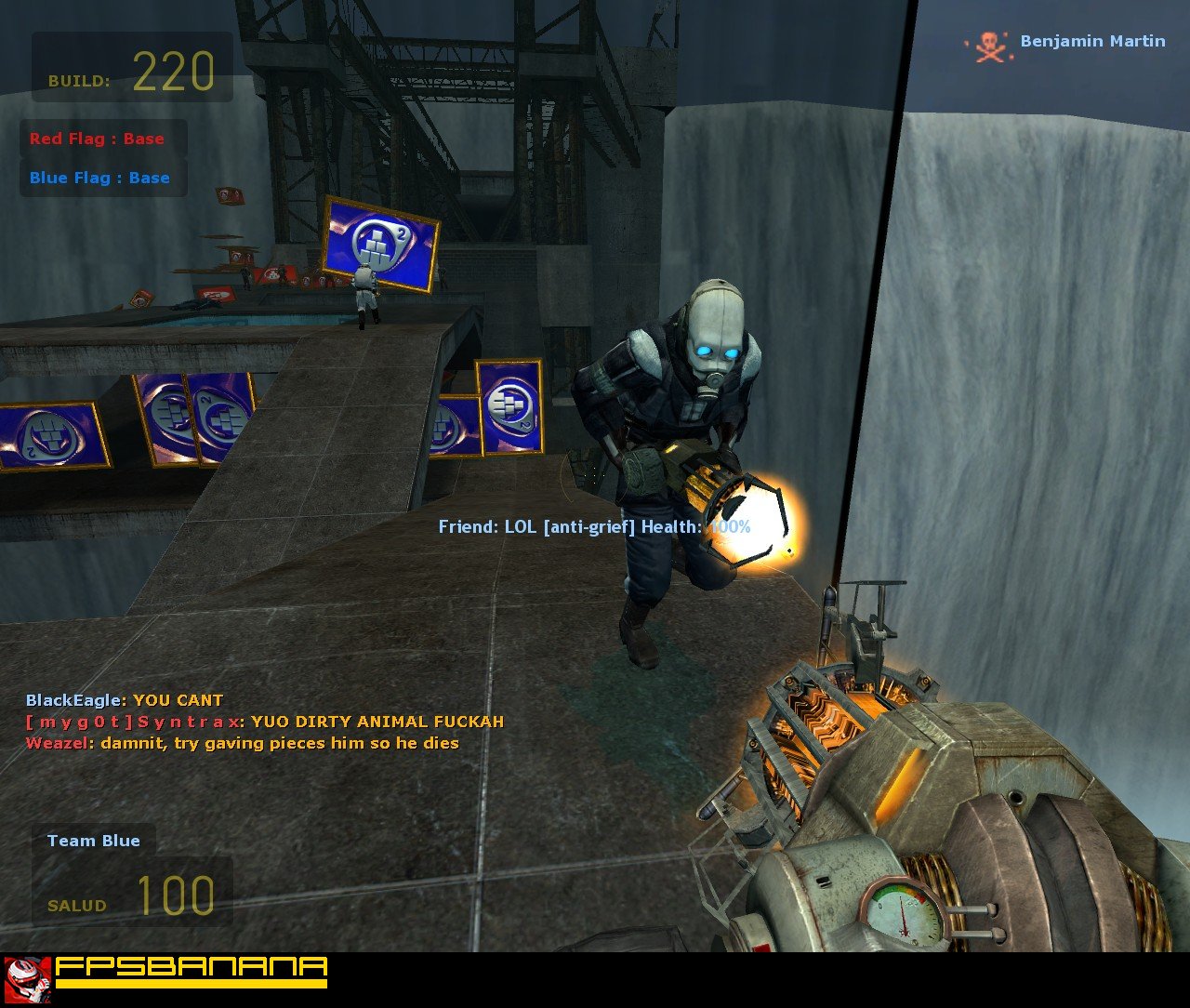Click the skull kill feed icon
The image size is (1190, 1008).
click(x=989, y=46)
